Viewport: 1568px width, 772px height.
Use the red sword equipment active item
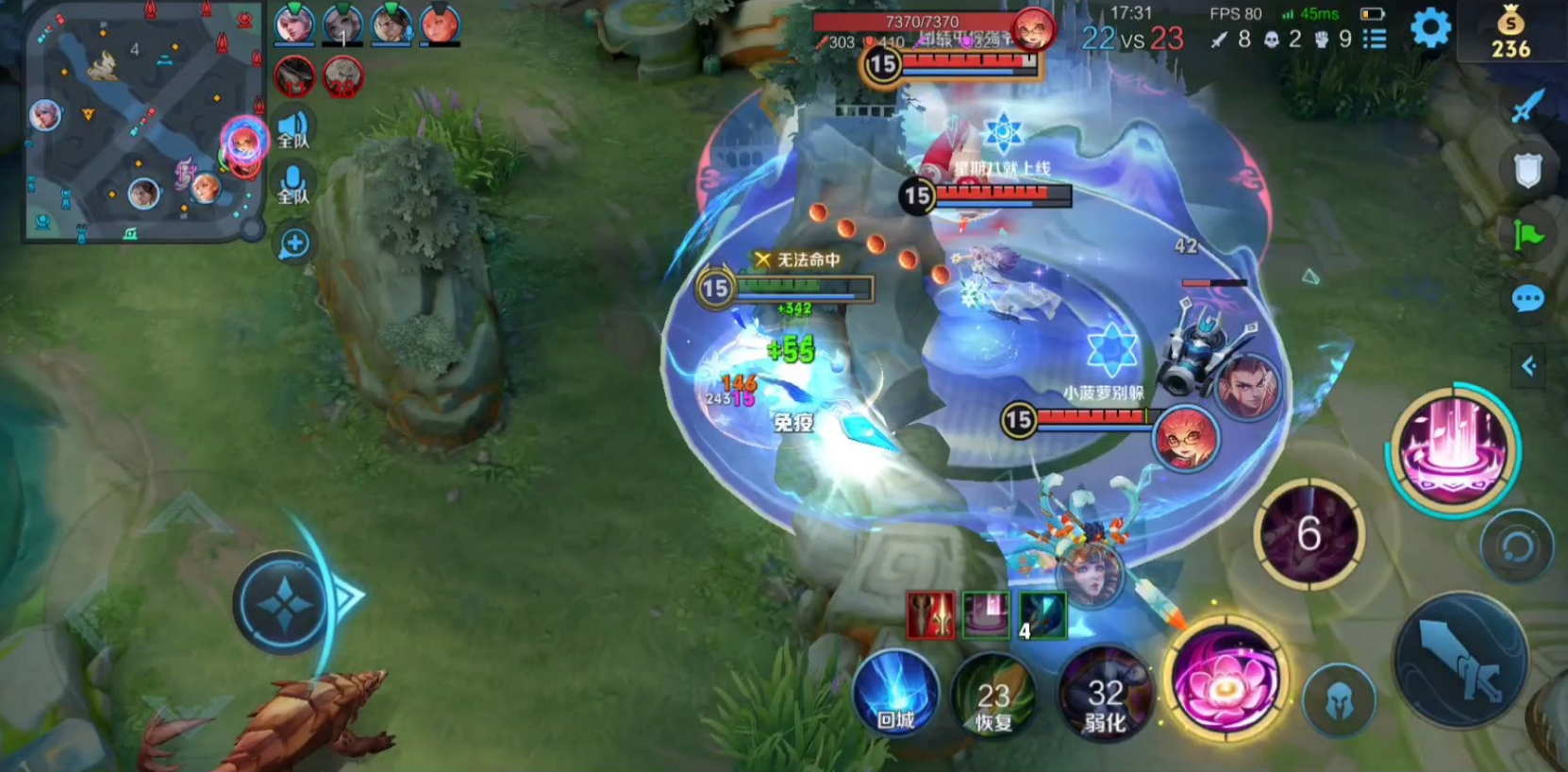tap(930, 616)
